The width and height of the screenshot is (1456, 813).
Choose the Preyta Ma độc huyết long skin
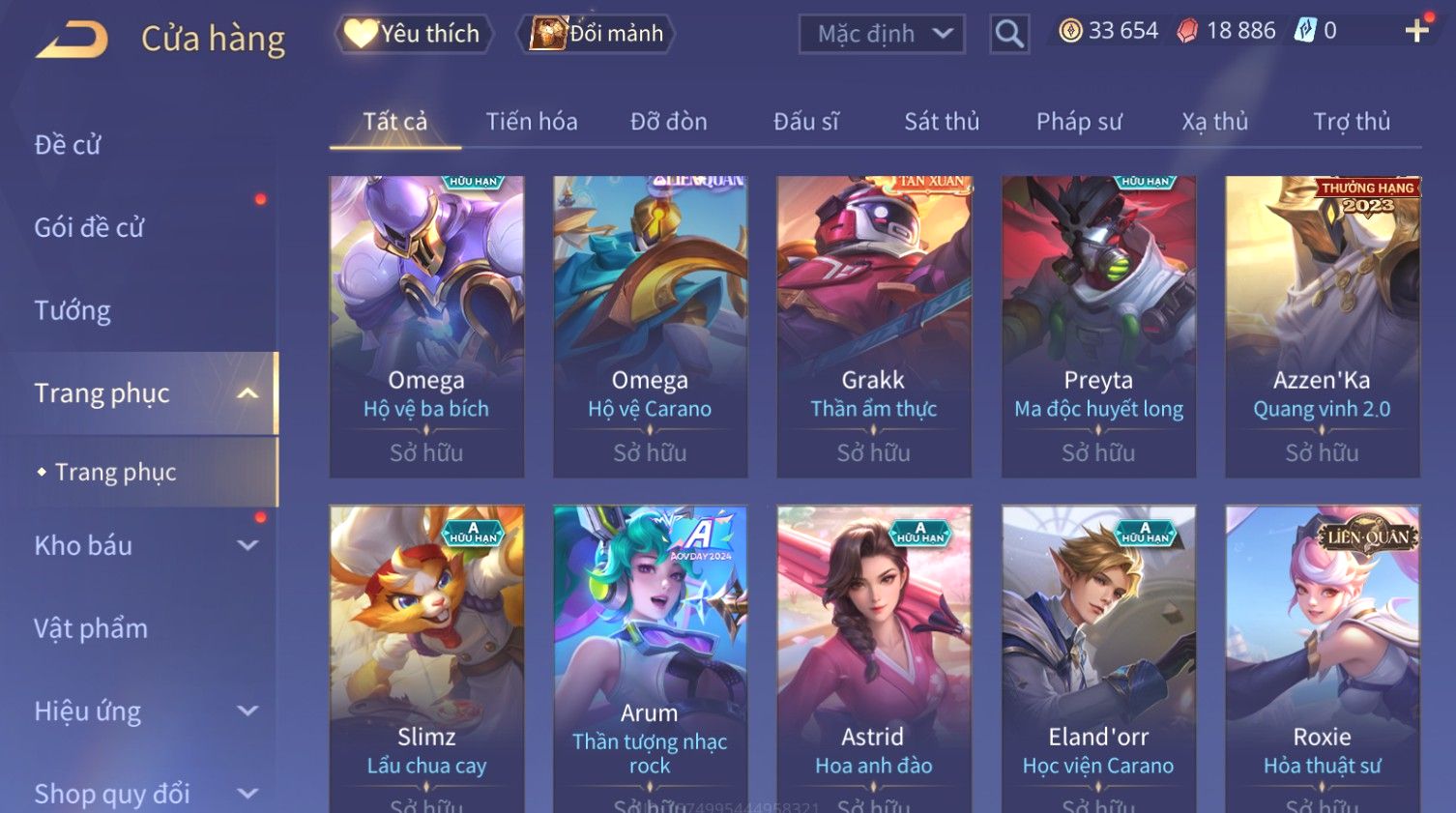tap(1098, 326)
